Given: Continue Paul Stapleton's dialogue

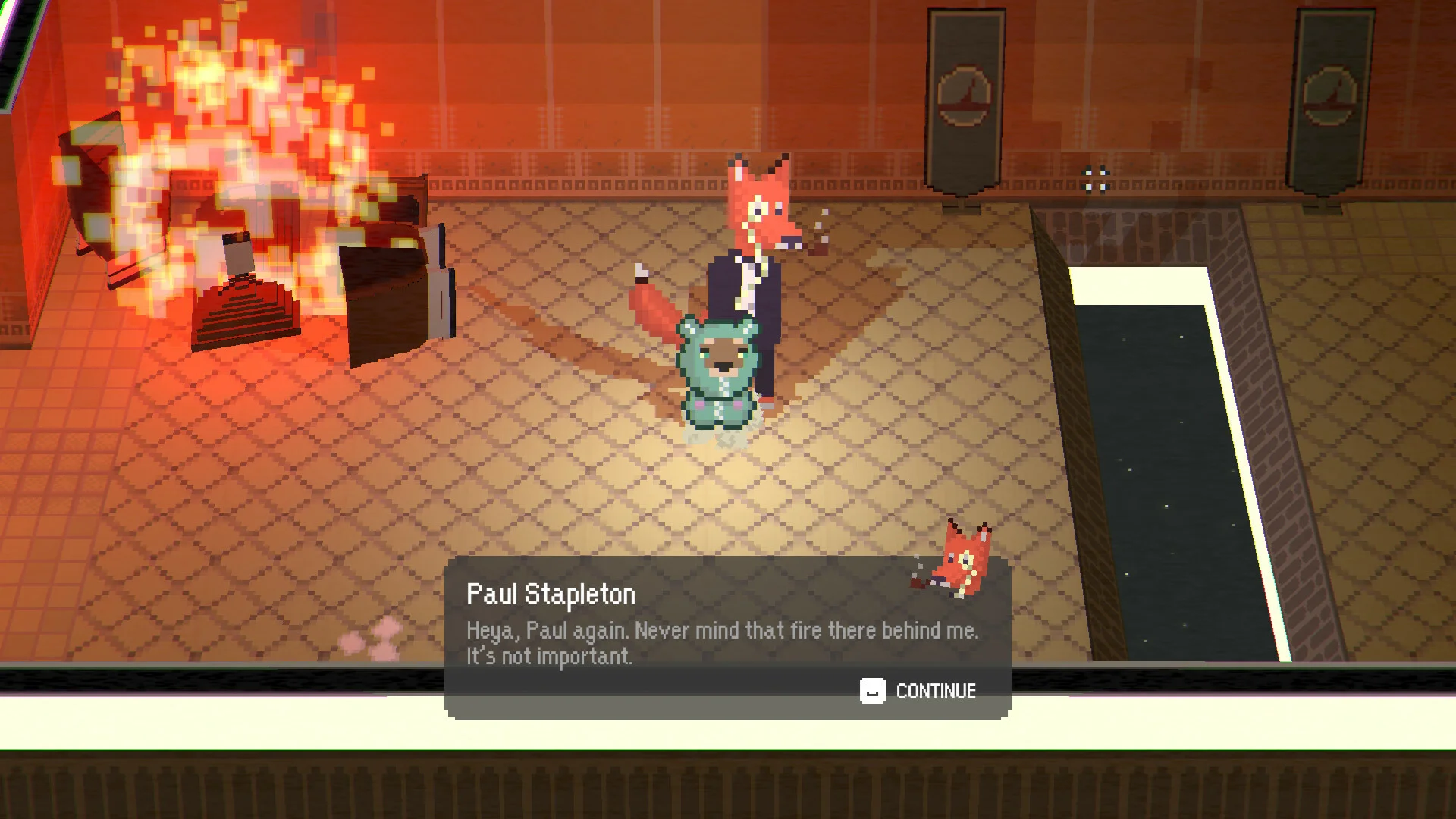Looking at the screenshot, I should [918, 691].
